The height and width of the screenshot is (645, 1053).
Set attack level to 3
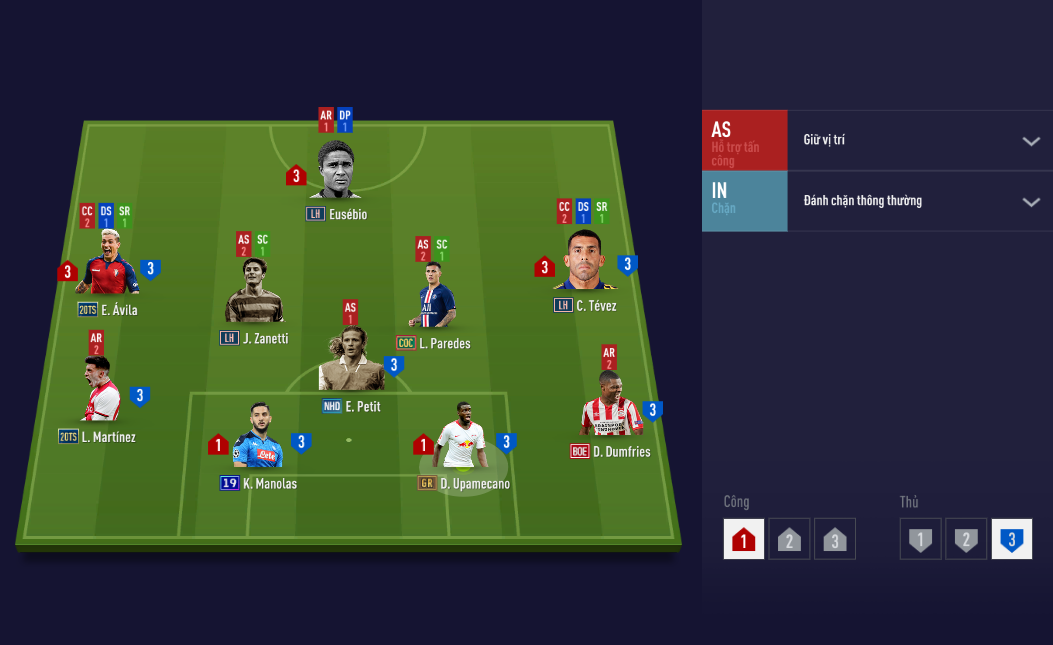click(x=834, y=540)
